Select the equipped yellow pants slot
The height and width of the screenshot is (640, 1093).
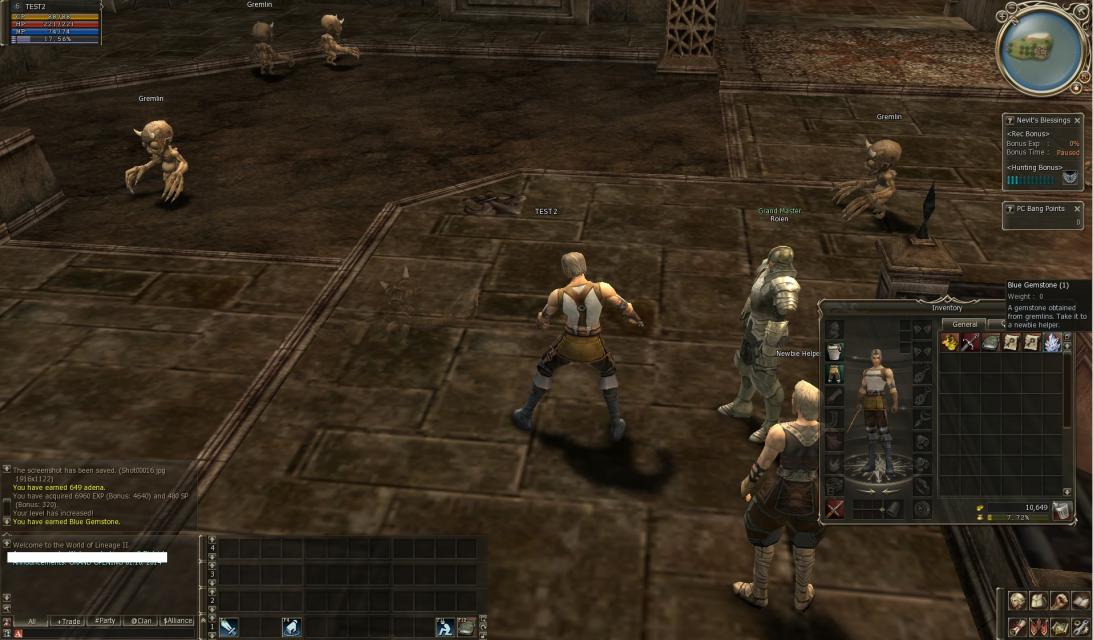tap(834, 374)
